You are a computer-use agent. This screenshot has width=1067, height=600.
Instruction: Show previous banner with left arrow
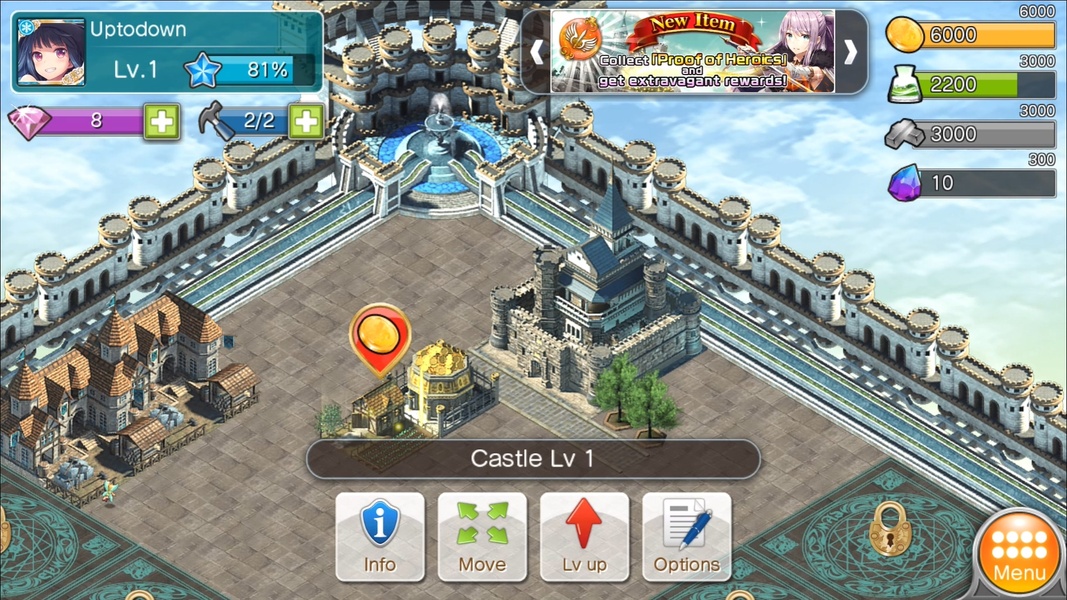point(537,52)
